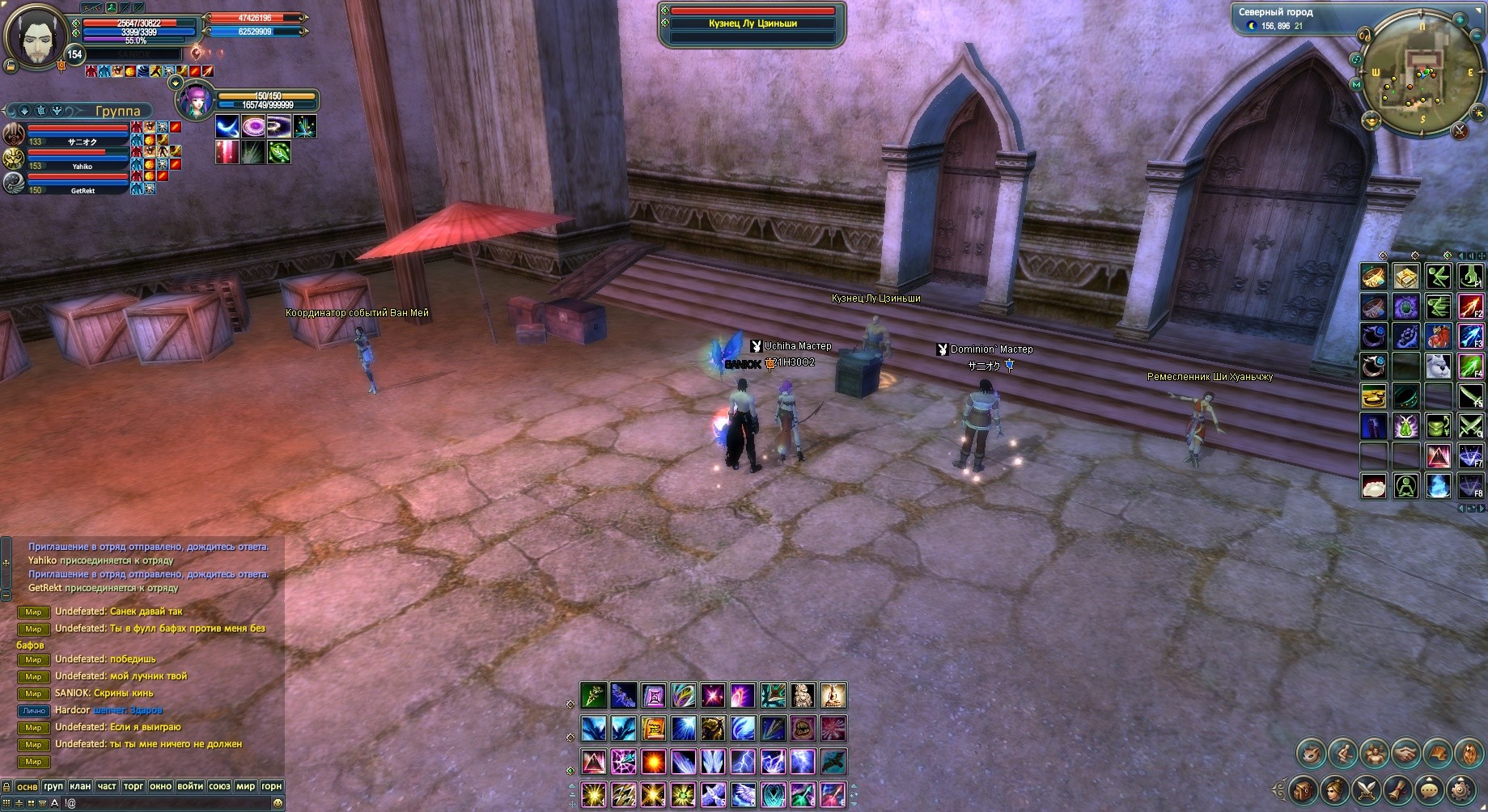The image size is (1488, 812).
Task: Open the smiley emoticon picker in chat
Action: tap(278, 803)
